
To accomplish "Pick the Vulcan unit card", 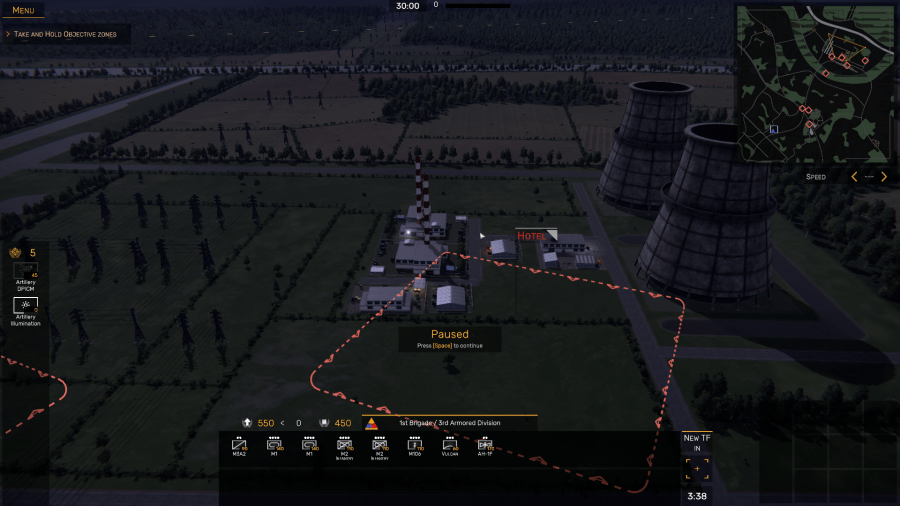I will (449, 446).
